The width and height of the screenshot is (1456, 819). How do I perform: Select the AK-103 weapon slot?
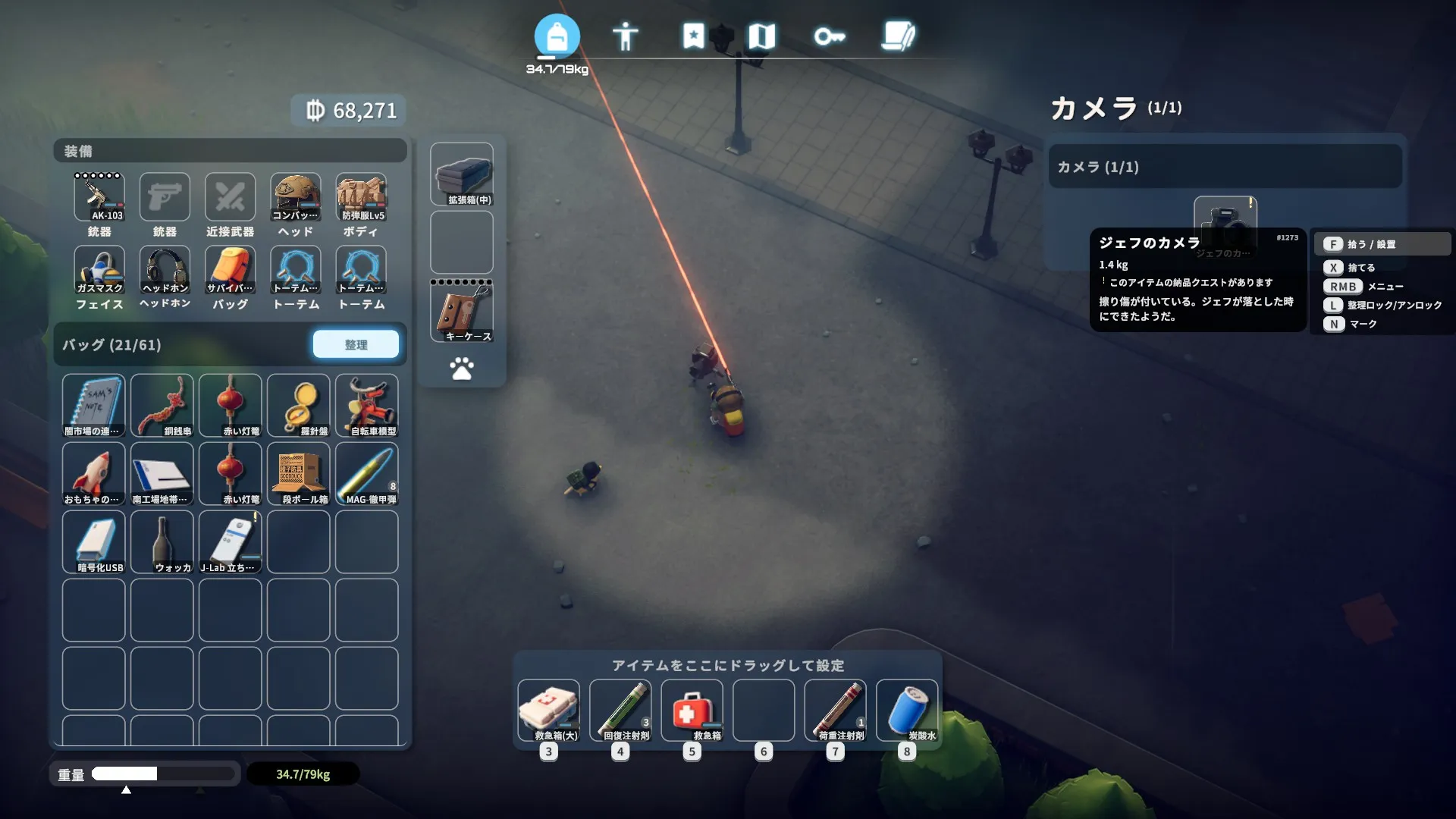click(99, 197)
